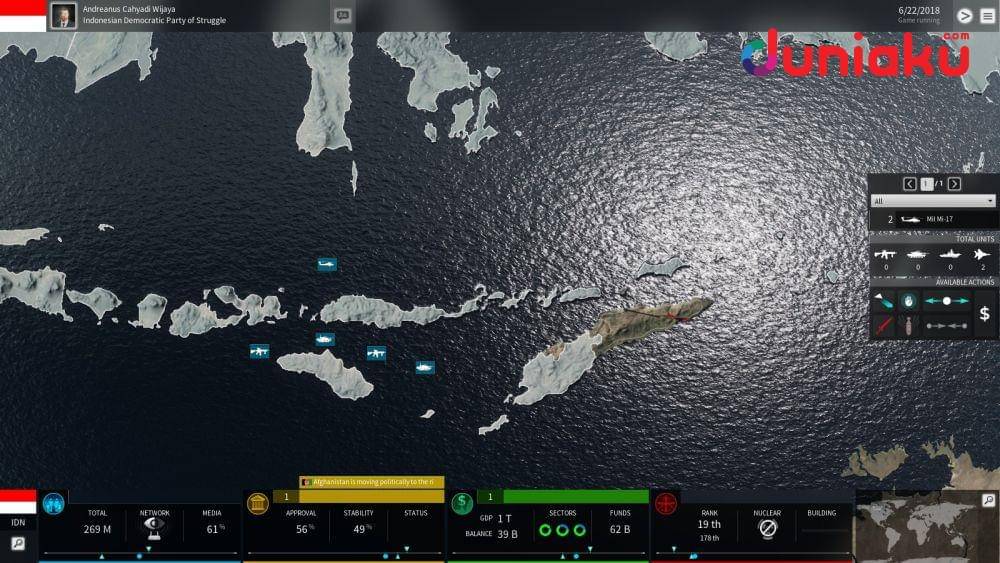
Task: Click the network surveillance eye icon
Action: (154, 527)
